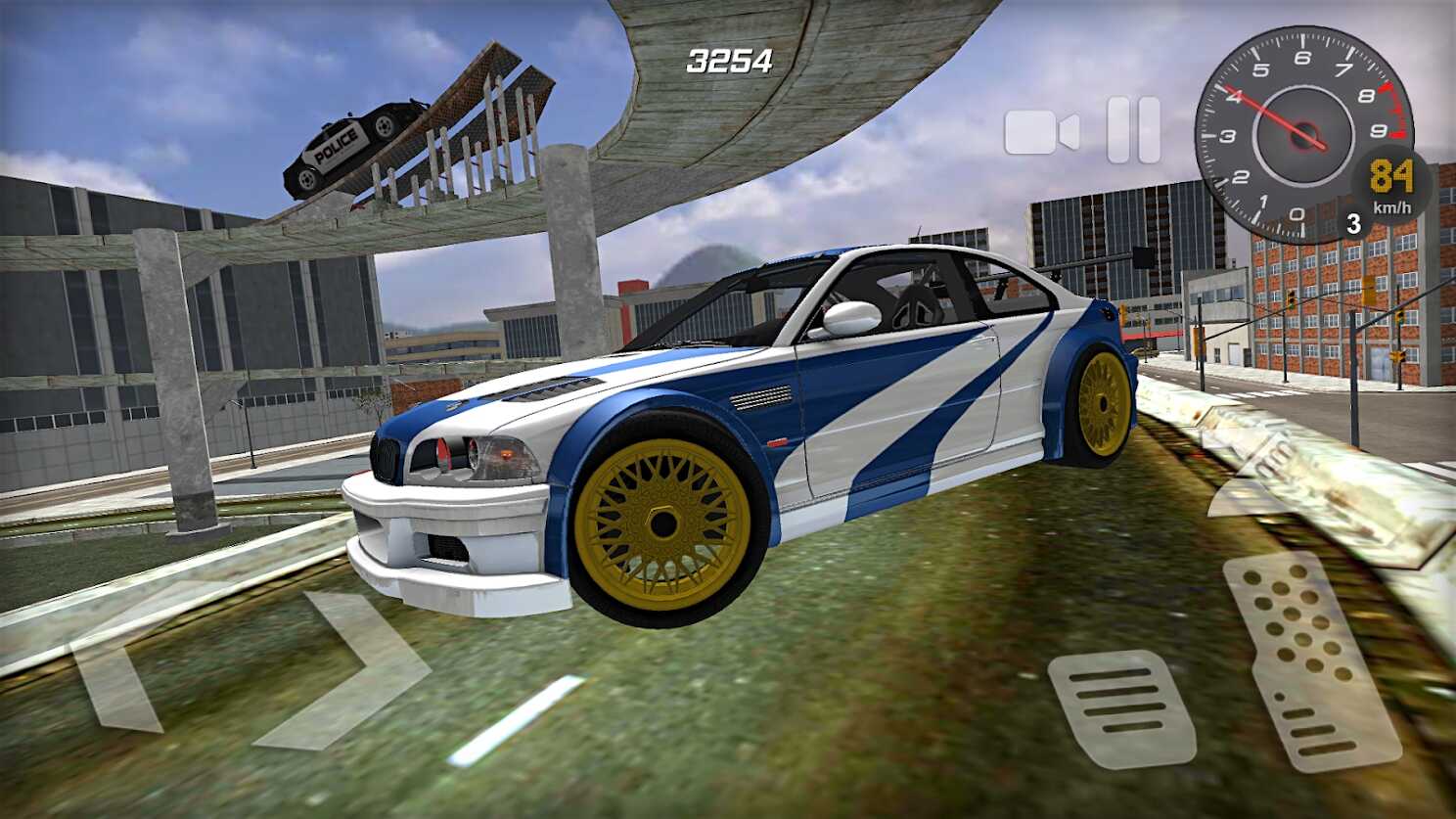Pause the game
This screenshot has height=819, width=1456.
pos(1133,130)
